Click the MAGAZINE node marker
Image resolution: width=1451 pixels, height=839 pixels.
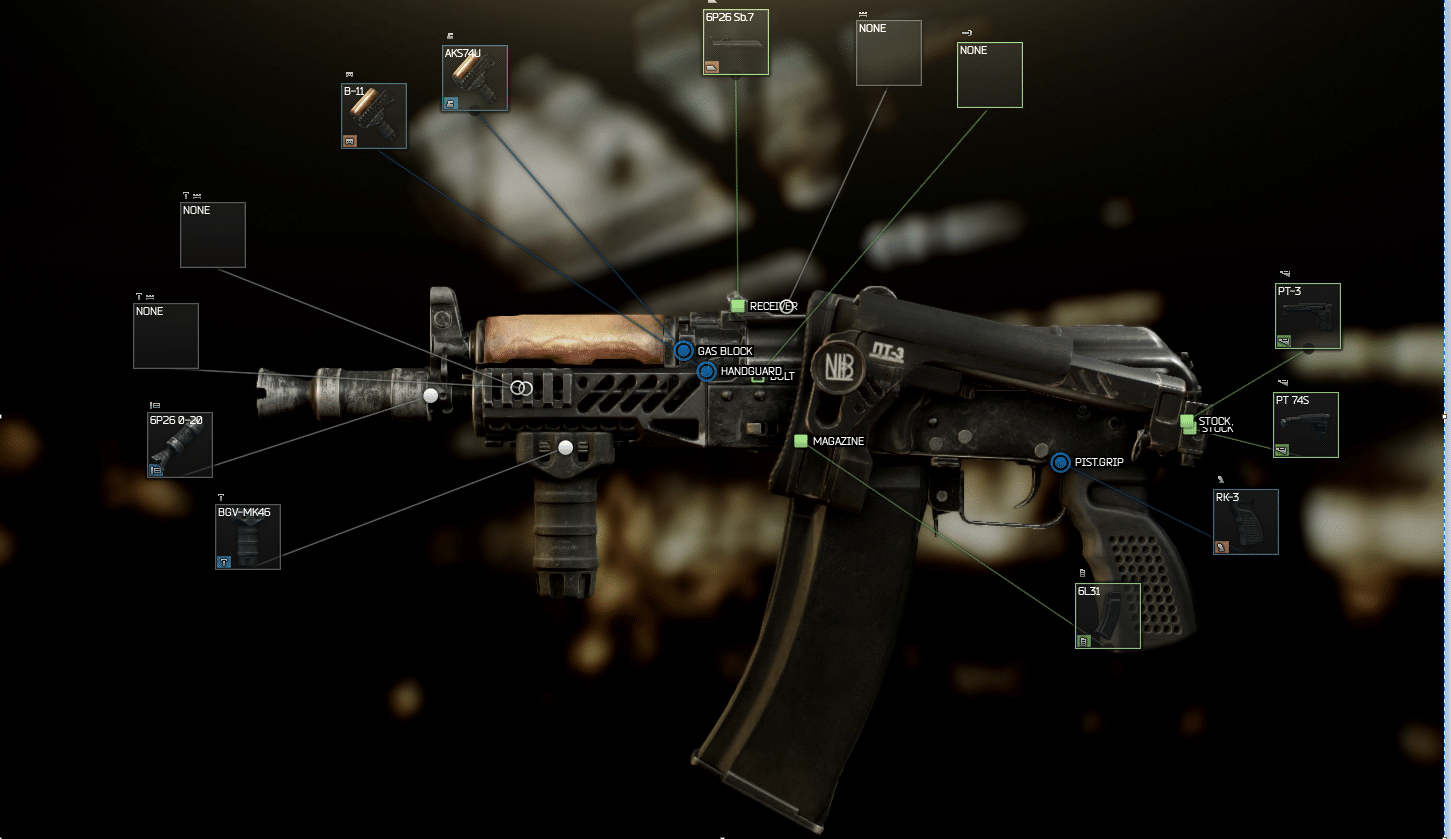point(800,441)
